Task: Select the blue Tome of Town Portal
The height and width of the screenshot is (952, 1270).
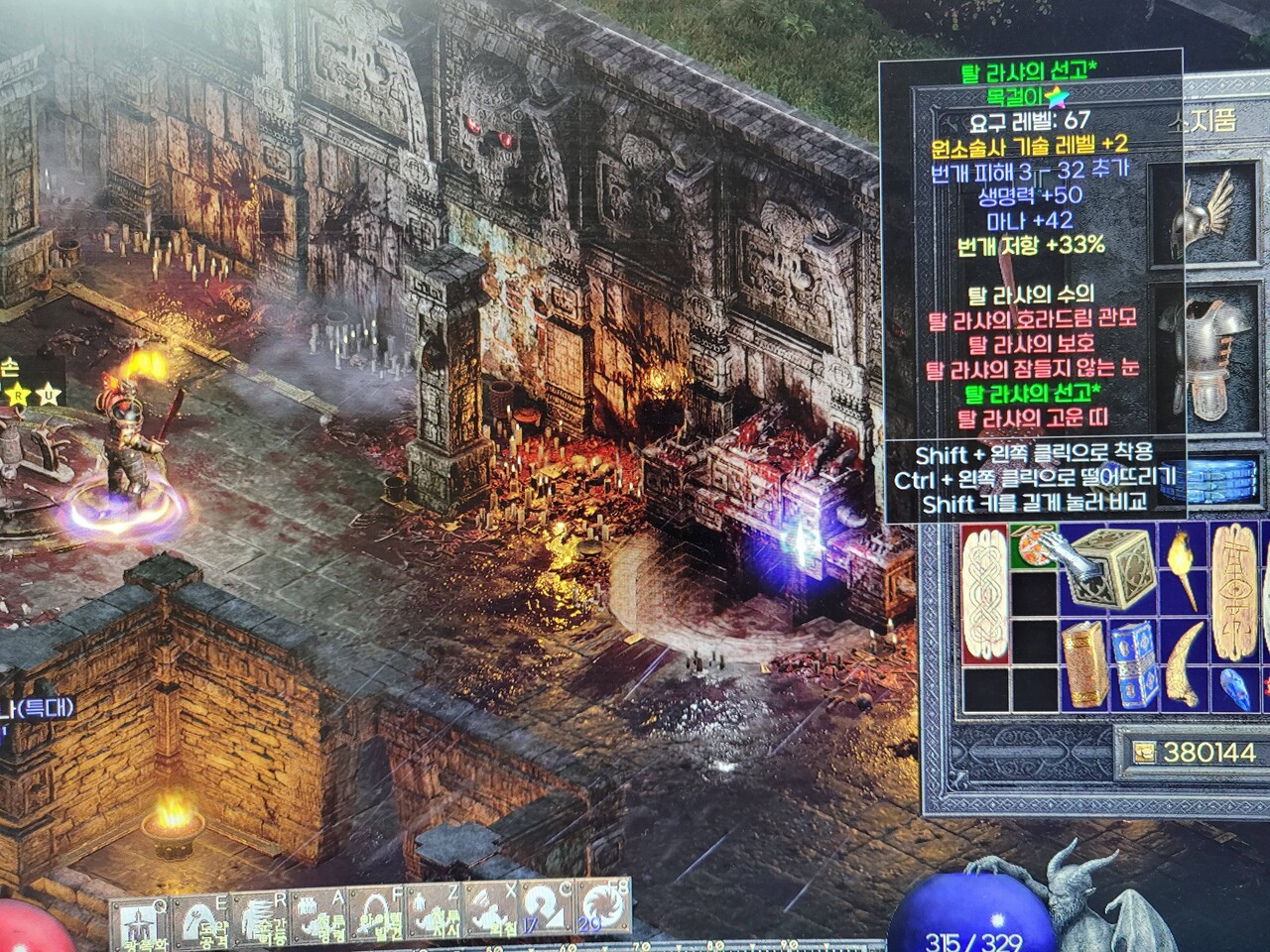Action: 1132,664
